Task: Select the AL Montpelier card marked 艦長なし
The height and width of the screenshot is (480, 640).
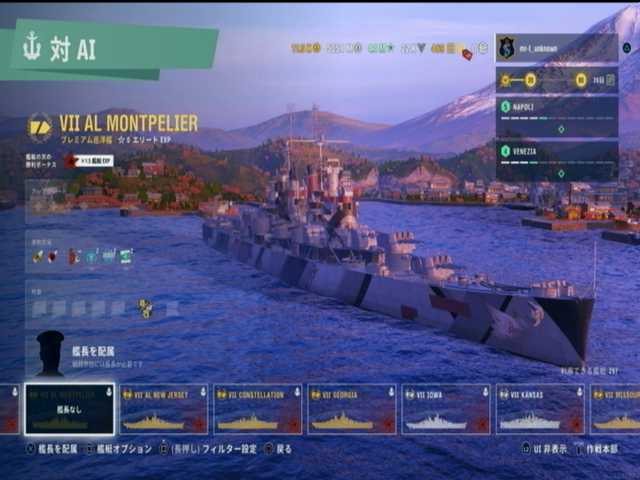Action: [x=69, y=409]
